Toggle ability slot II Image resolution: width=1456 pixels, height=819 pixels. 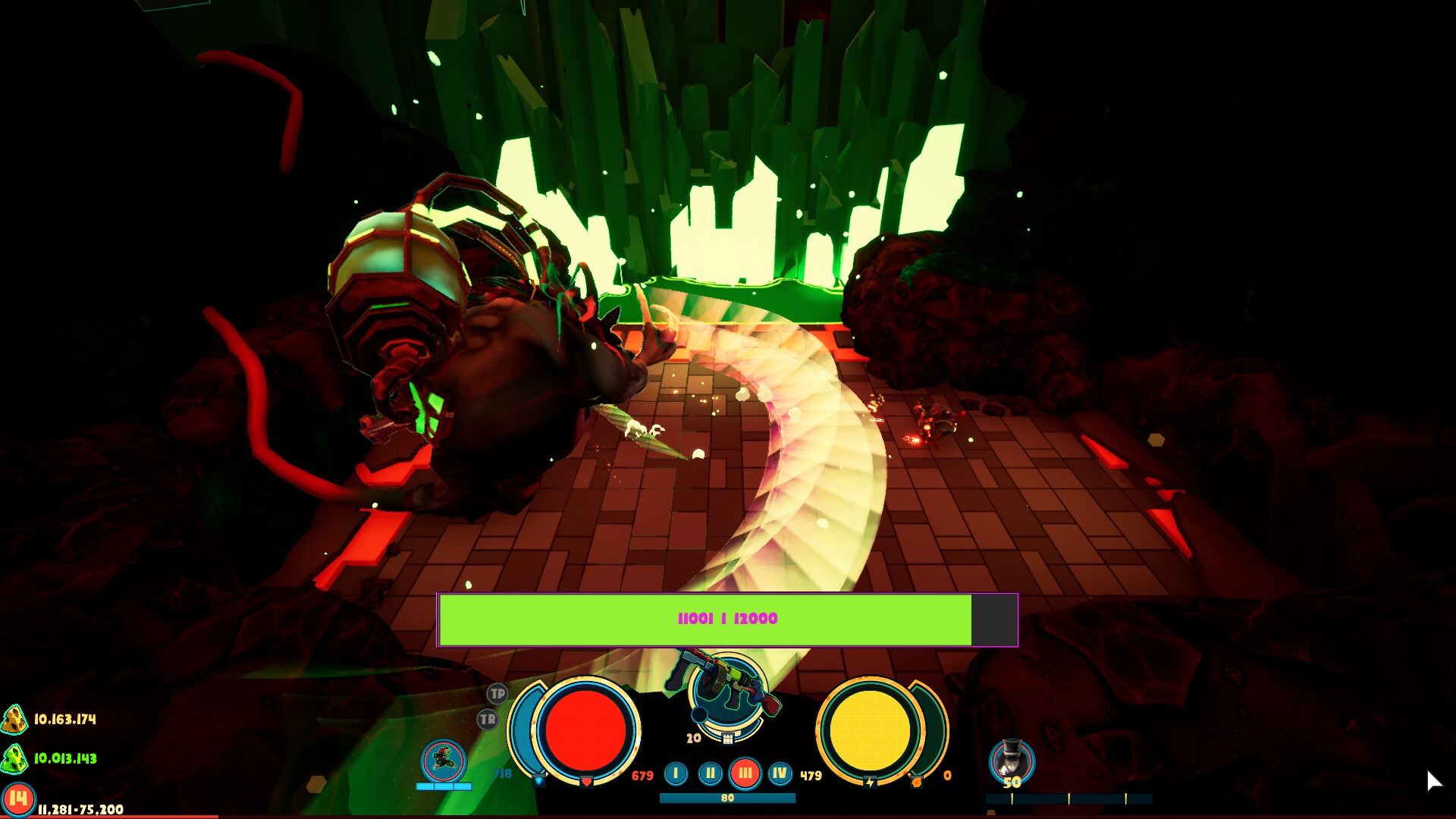pos(711,773)
